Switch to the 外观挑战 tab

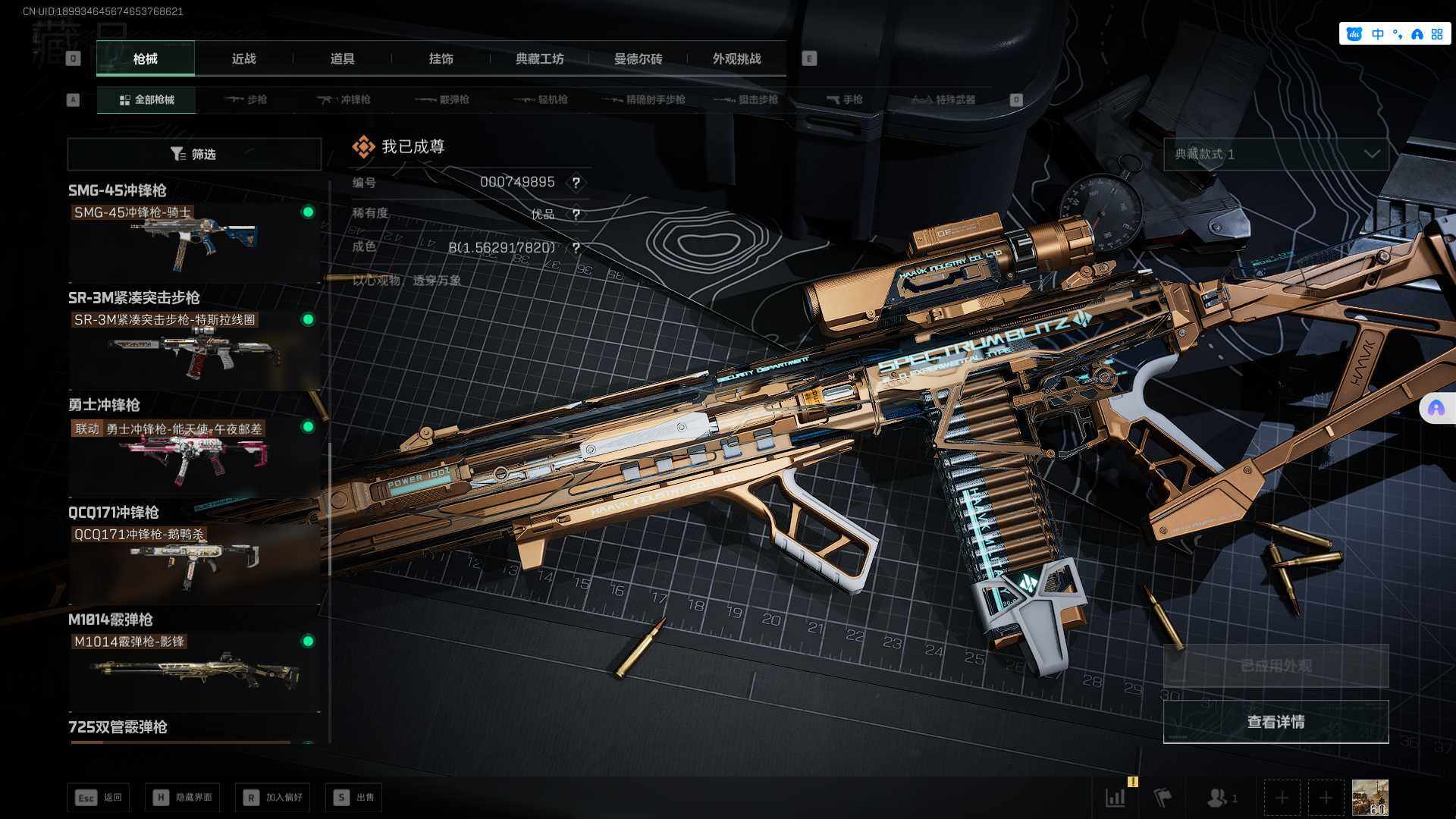point(736,58)
